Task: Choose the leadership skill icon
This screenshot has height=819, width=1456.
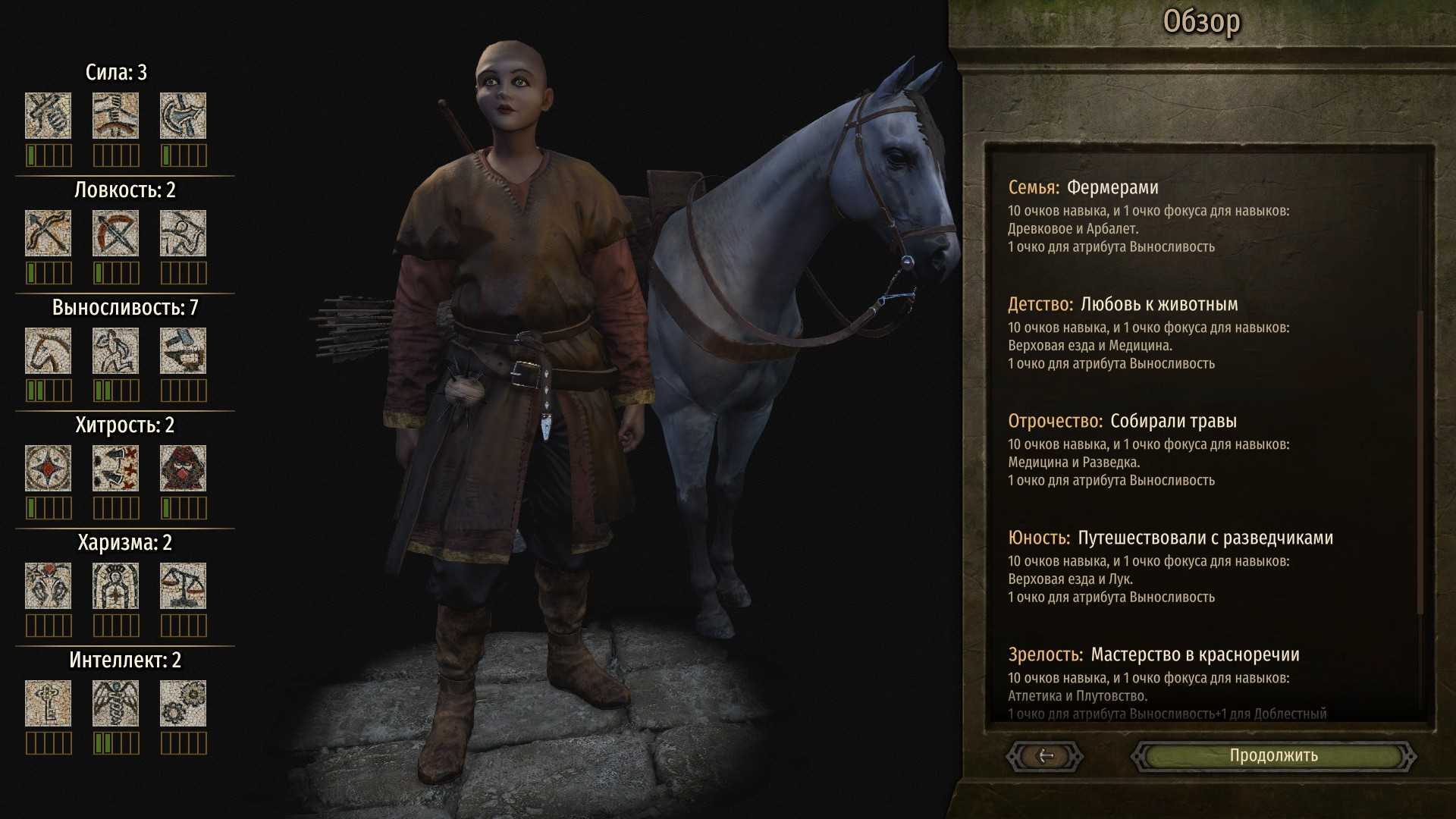Action: pos(115,586)
